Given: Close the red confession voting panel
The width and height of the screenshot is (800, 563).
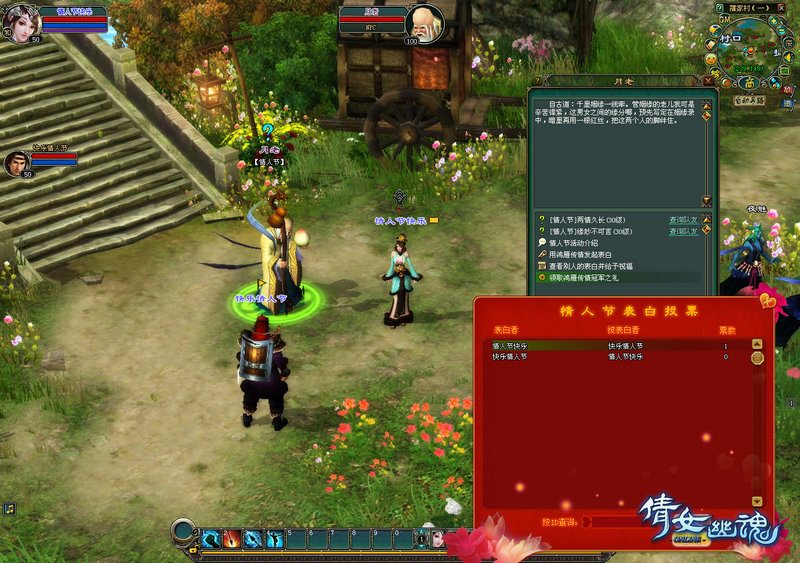Looking at the screenshot, I should click(x=765, y=301).
